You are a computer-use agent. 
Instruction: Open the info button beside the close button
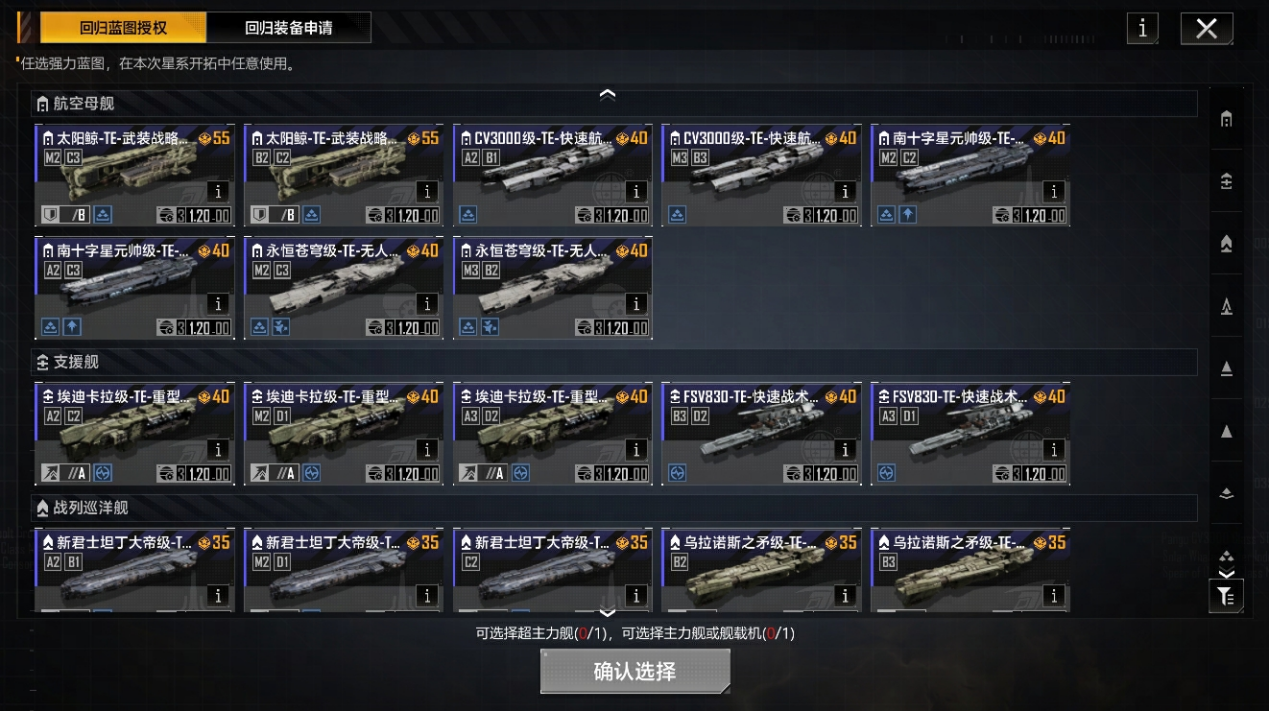coord(1142,28)
